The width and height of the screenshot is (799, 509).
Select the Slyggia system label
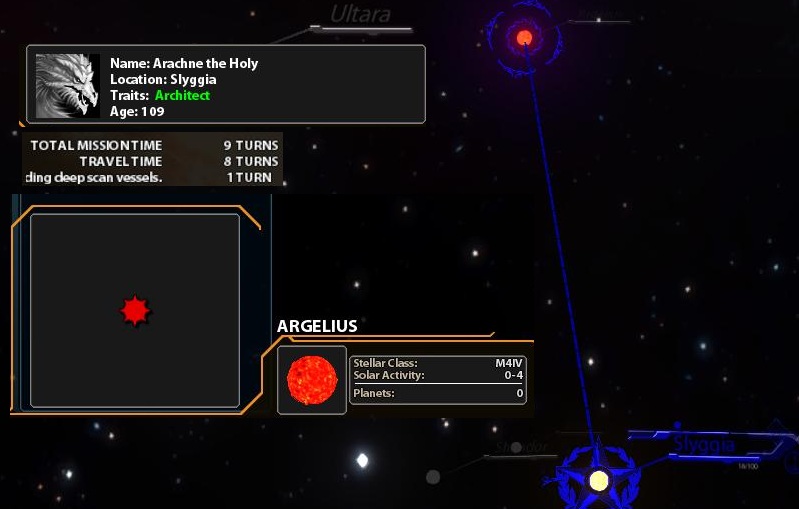coord(704,445)
